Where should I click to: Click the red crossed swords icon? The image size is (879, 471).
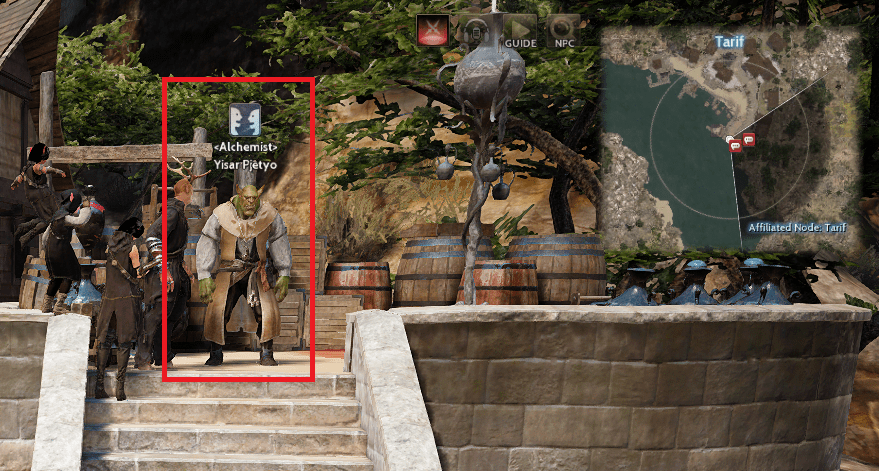(x=432, y=31)
